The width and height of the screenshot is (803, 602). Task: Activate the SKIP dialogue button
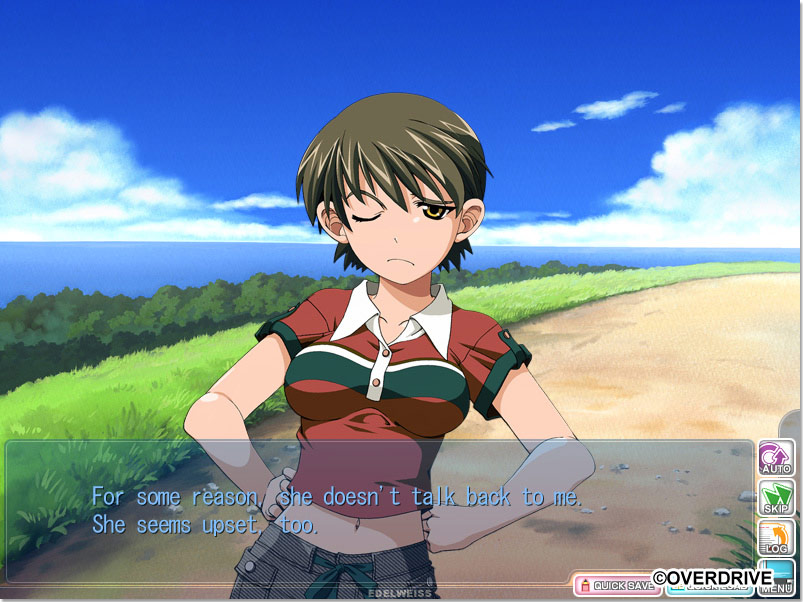pos(776,497)
